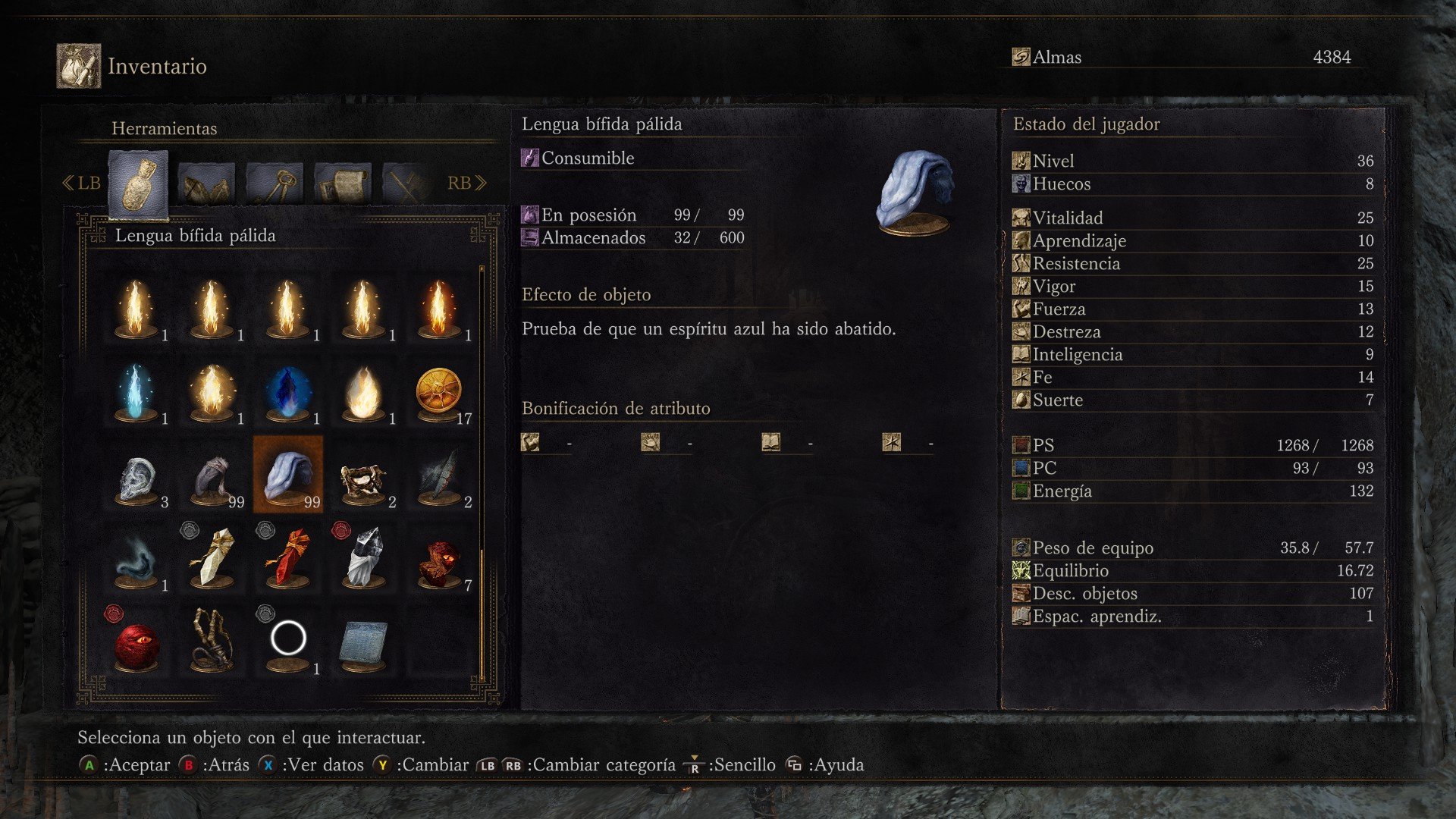Select the white ring circlet item
Viewport: 1456px width, 819px height.
pyautogui.click(x=290, y=639)
